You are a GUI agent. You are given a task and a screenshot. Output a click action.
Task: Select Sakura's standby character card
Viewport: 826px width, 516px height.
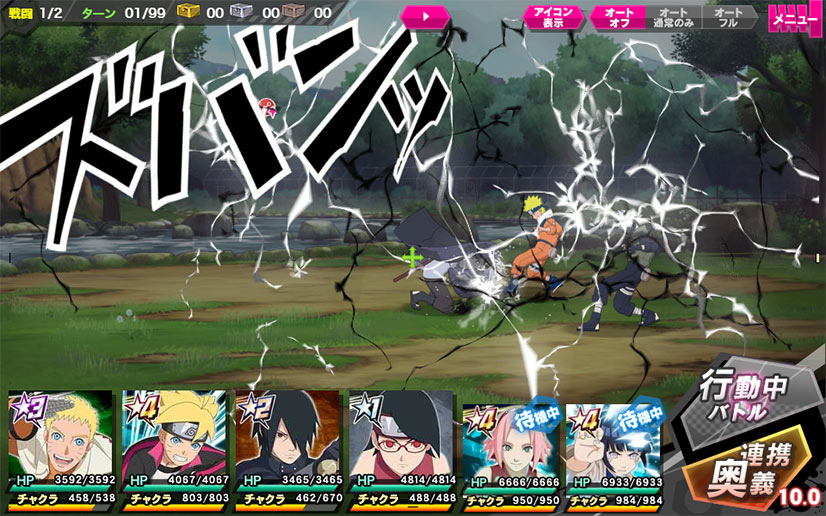pos(508,445)
